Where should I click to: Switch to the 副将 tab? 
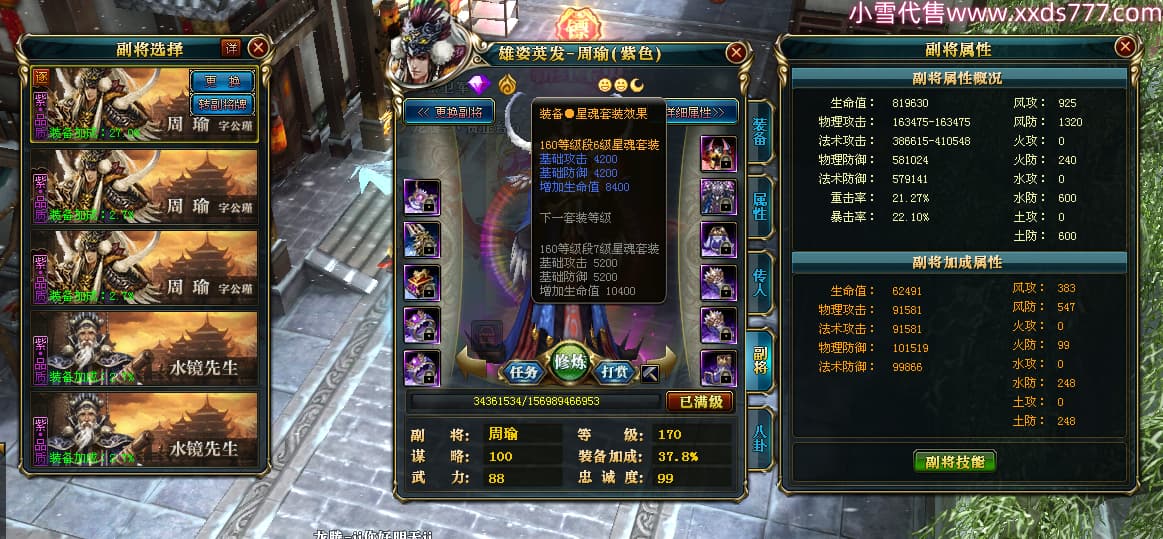click(759, 360)
